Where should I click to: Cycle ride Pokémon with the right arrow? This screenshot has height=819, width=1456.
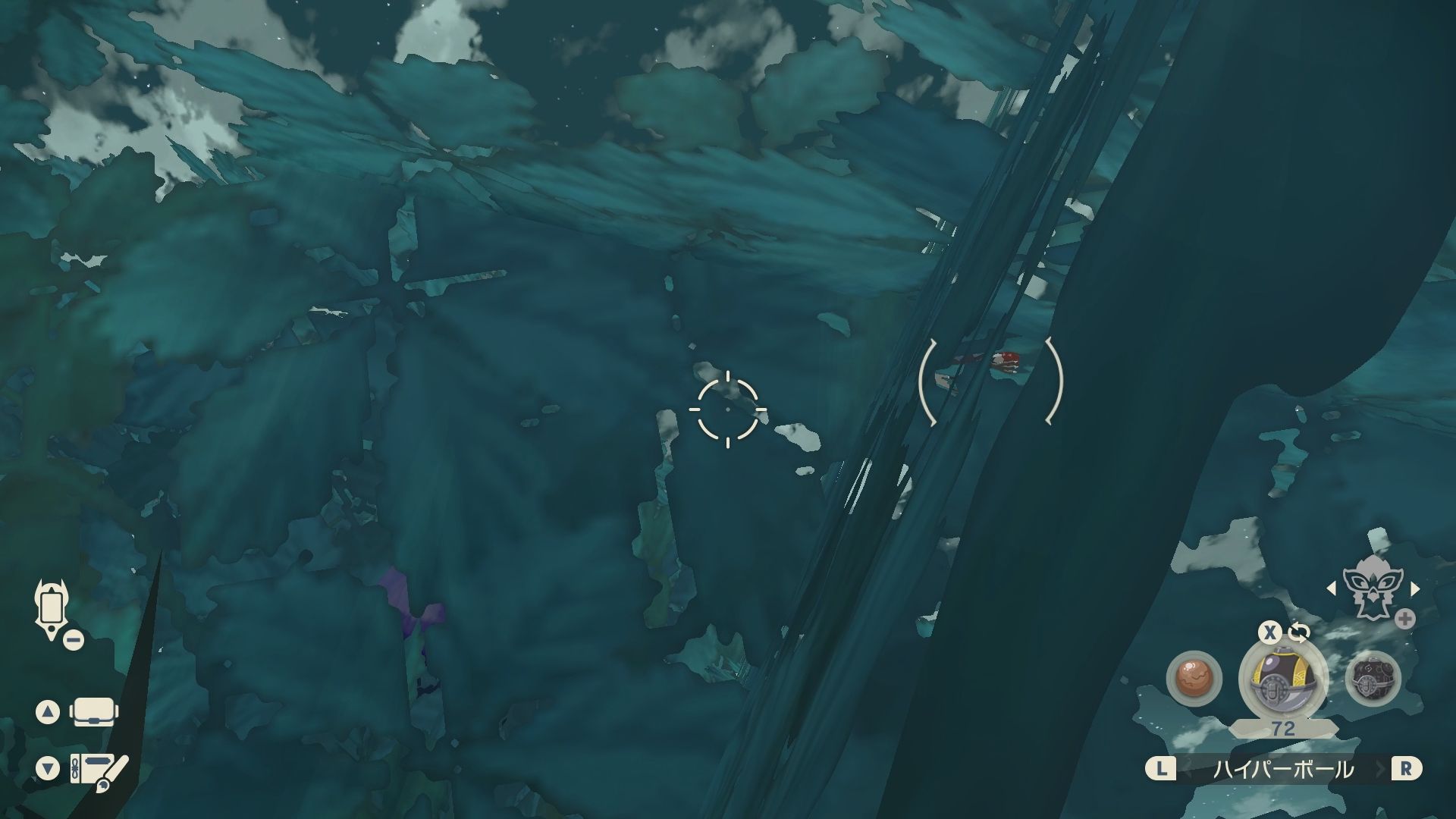[x=1414, y=588]
